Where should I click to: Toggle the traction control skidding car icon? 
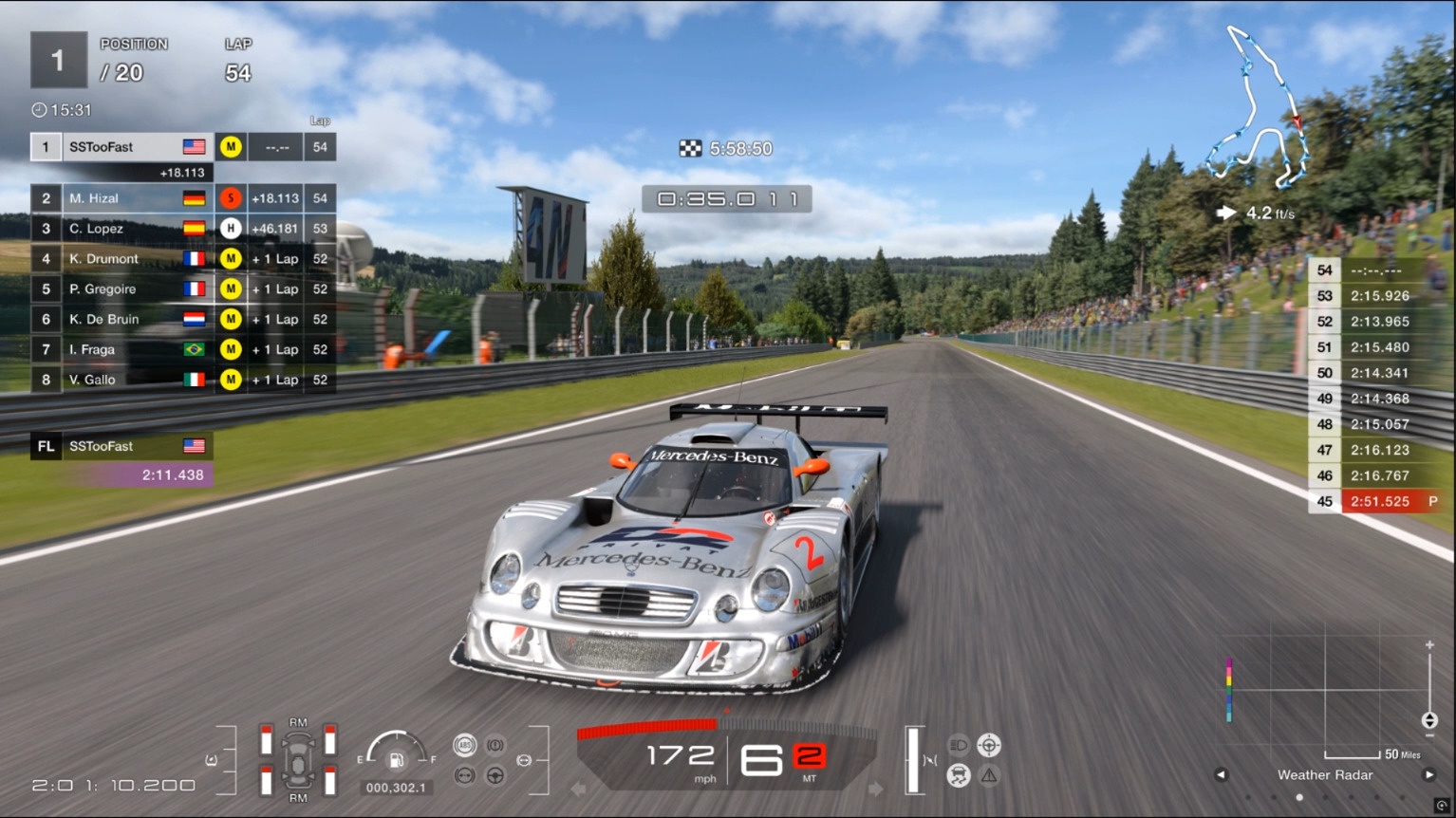(x=959, y=775)
